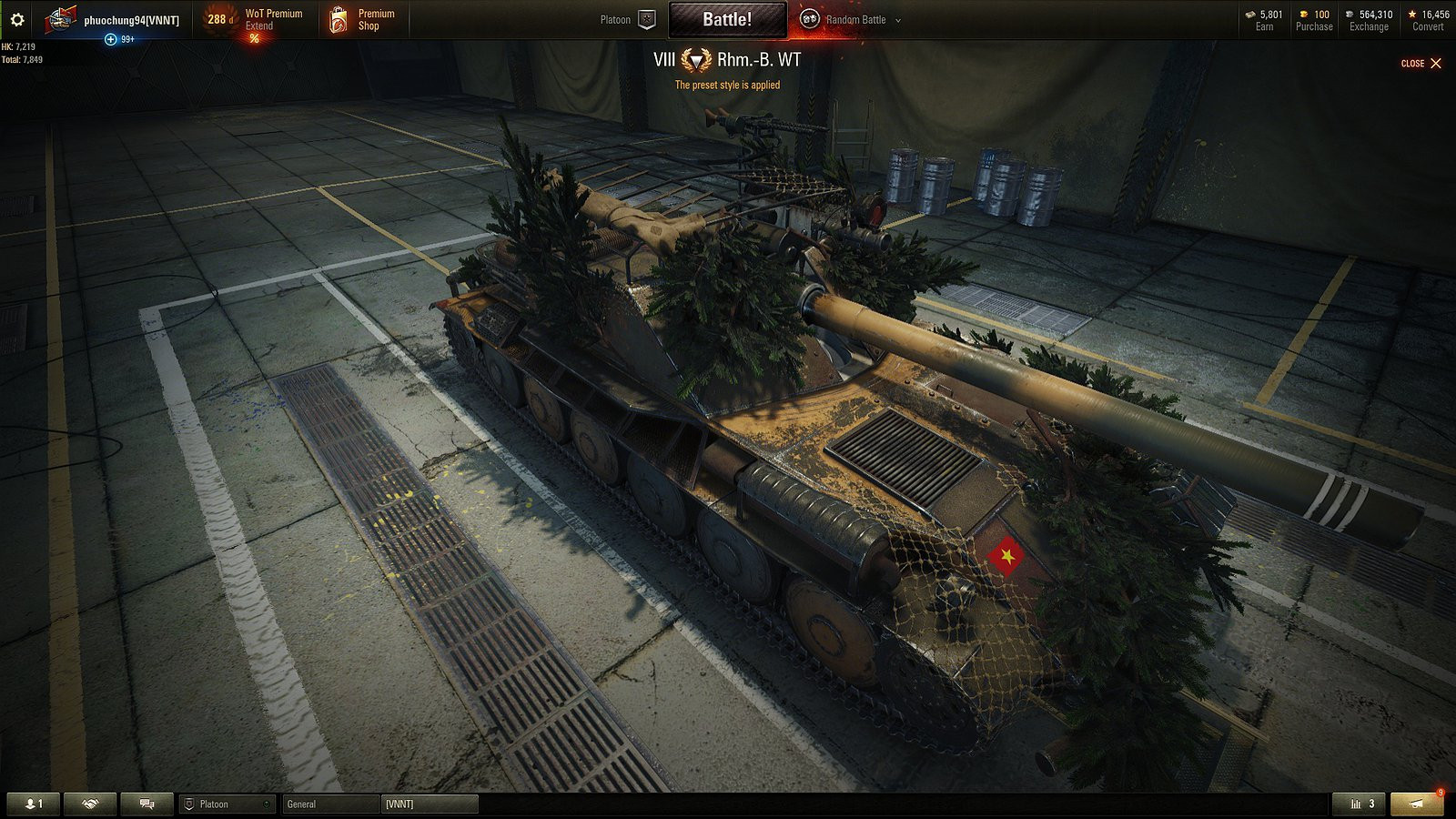Select the Purchase gold coins icon
The height and width of the screenshot is (819, 1456).
1304,15
